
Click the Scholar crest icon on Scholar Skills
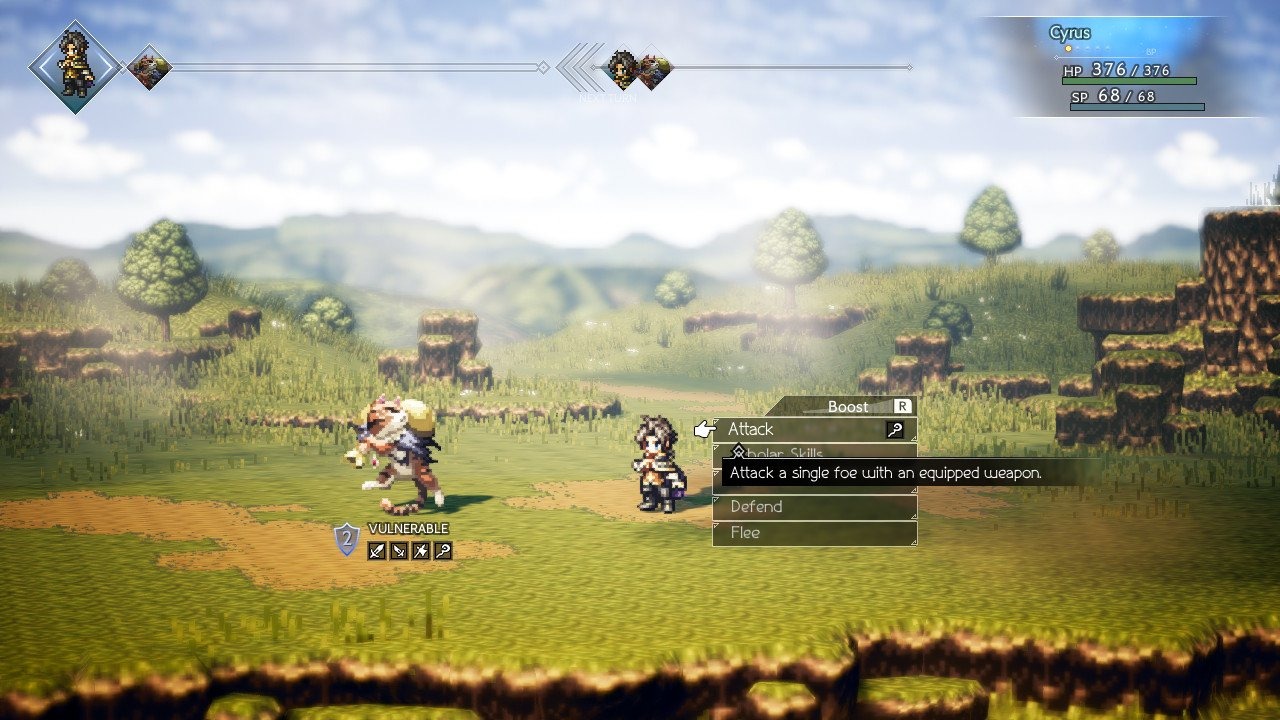[739, 453]
